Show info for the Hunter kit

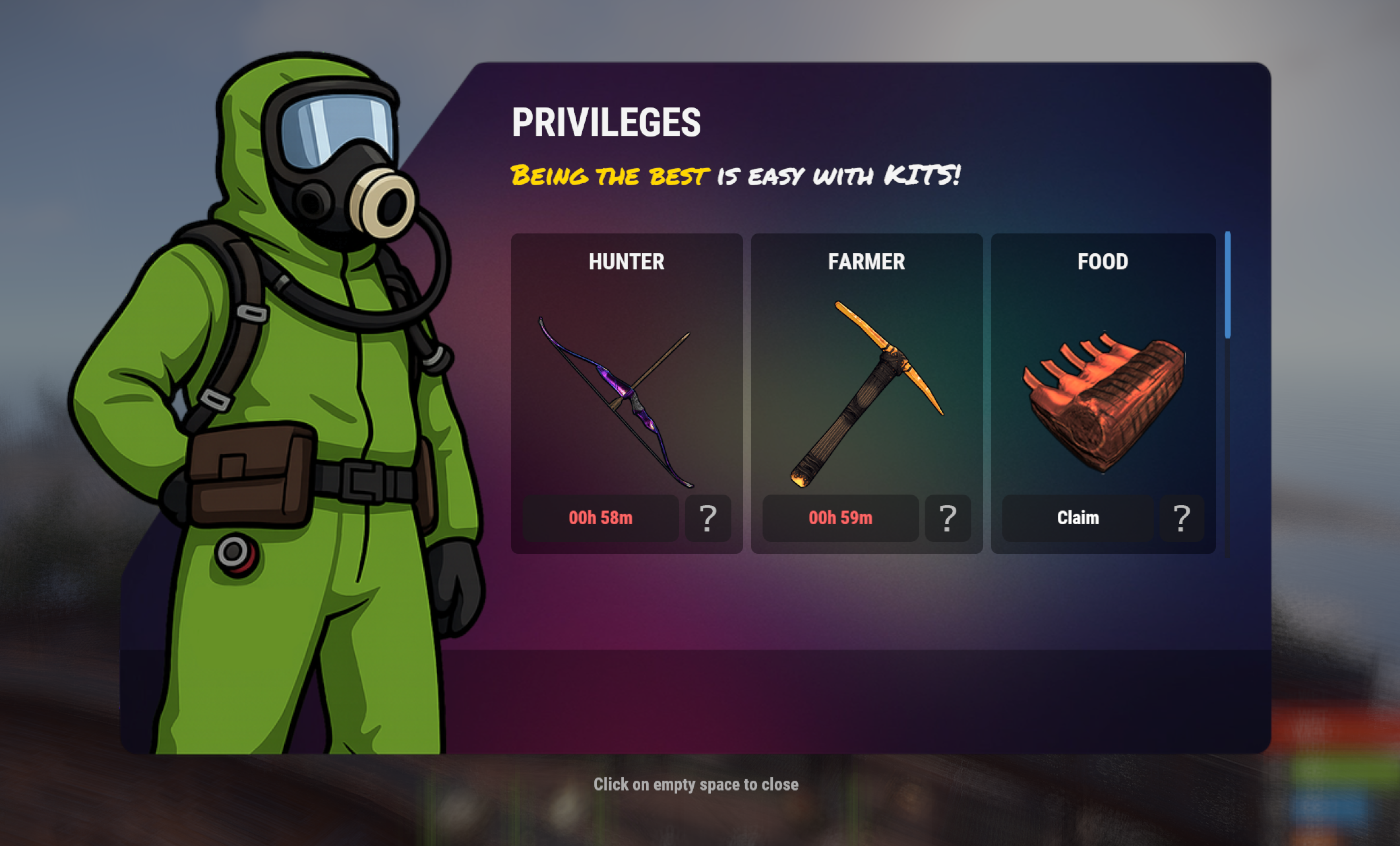click(x=707, y=517)
